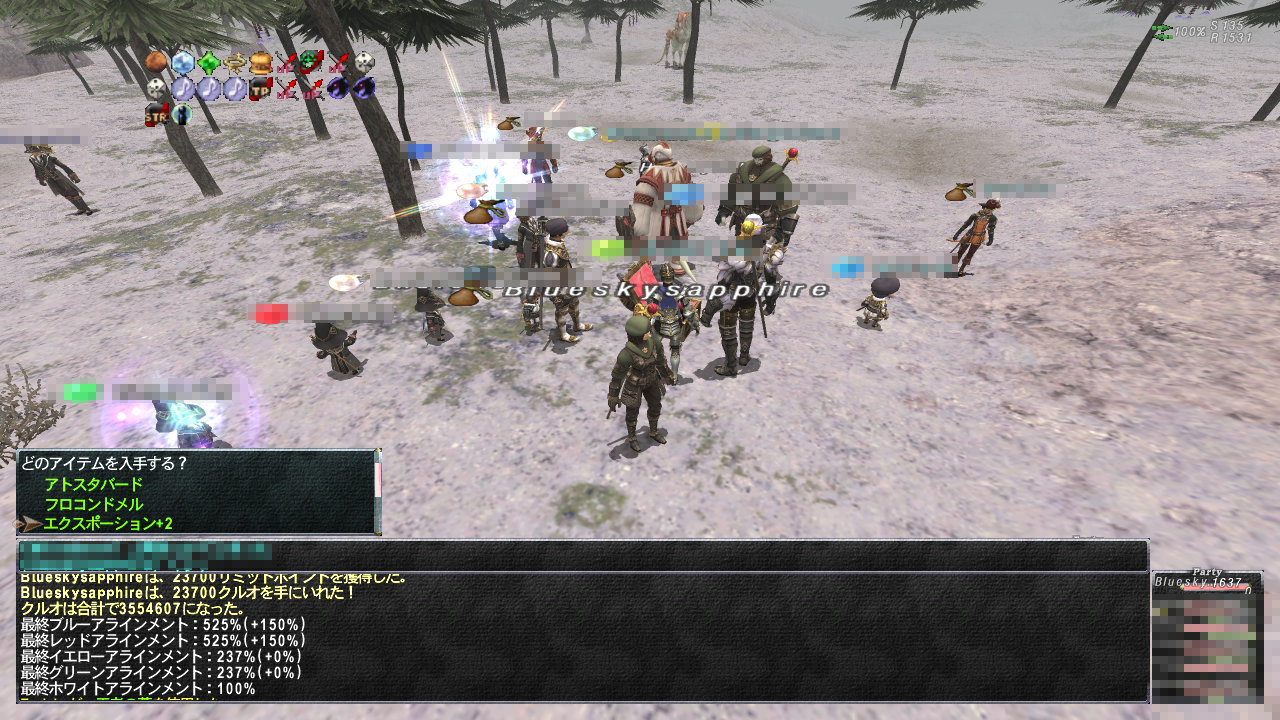Screen dimensions: 1280x720
Task: Select the green crosshair buff icon
Action: pyautogui.click(x=312, y=63)
